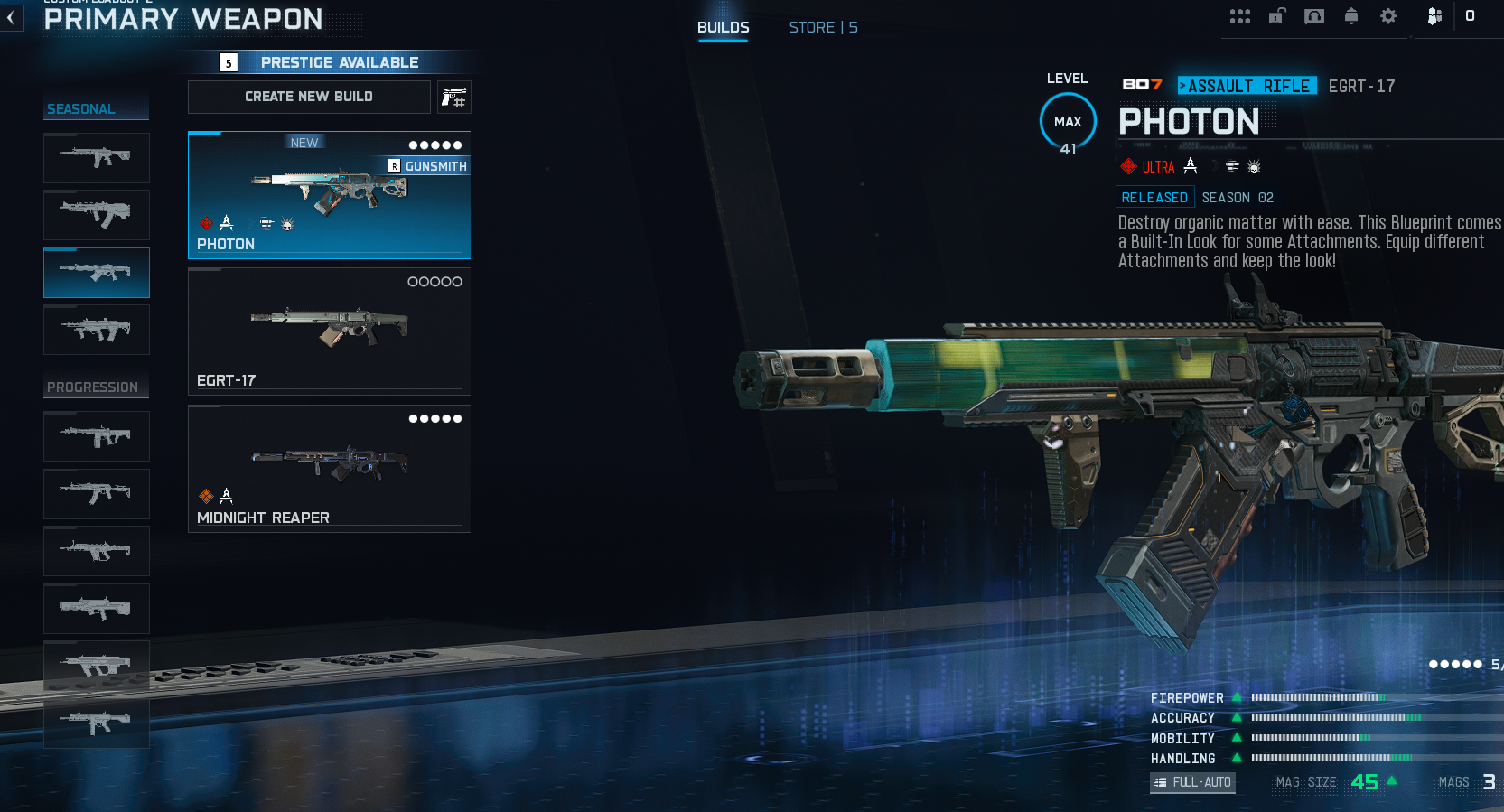1504x812 pixels.
Task: Open the social friends icon
Action: click(1434, 16)
